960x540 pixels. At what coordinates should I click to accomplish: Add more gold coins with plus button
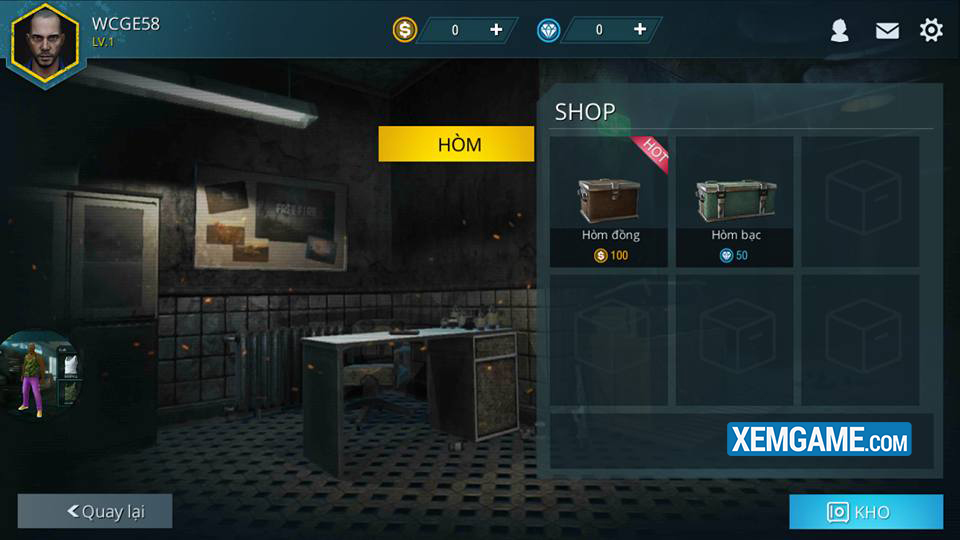pyautogui.click(x=496, y=30)
